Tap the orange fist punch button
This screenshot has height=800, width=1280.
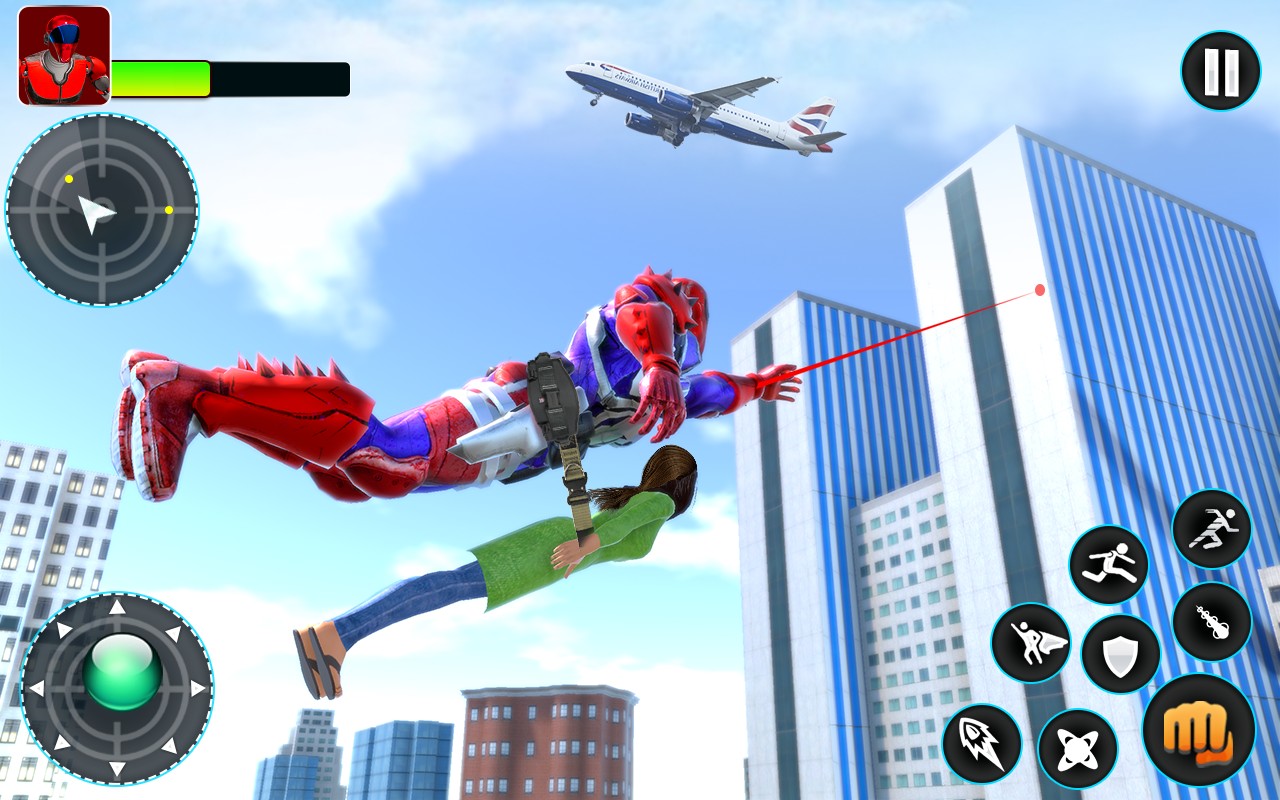1198,729
